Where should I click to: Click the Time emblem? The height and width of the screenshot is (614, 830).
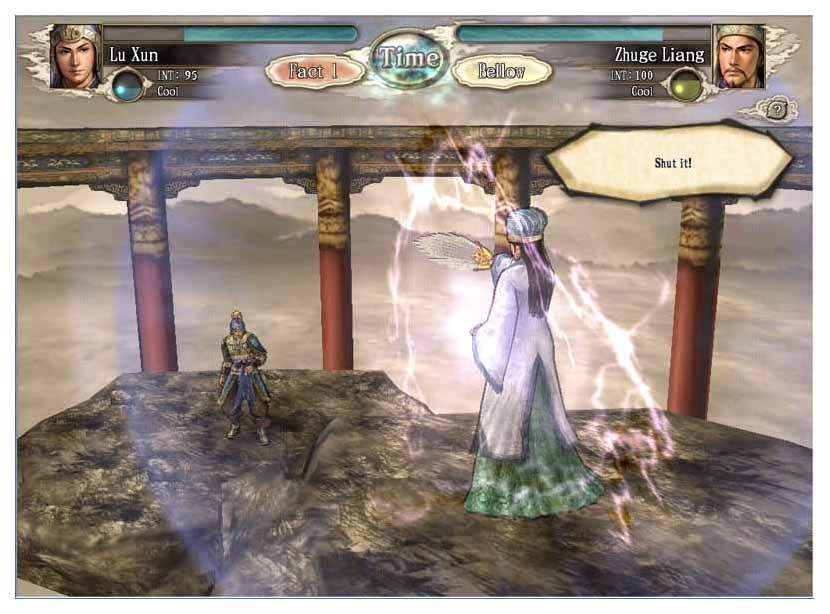(x=407, y=57)
